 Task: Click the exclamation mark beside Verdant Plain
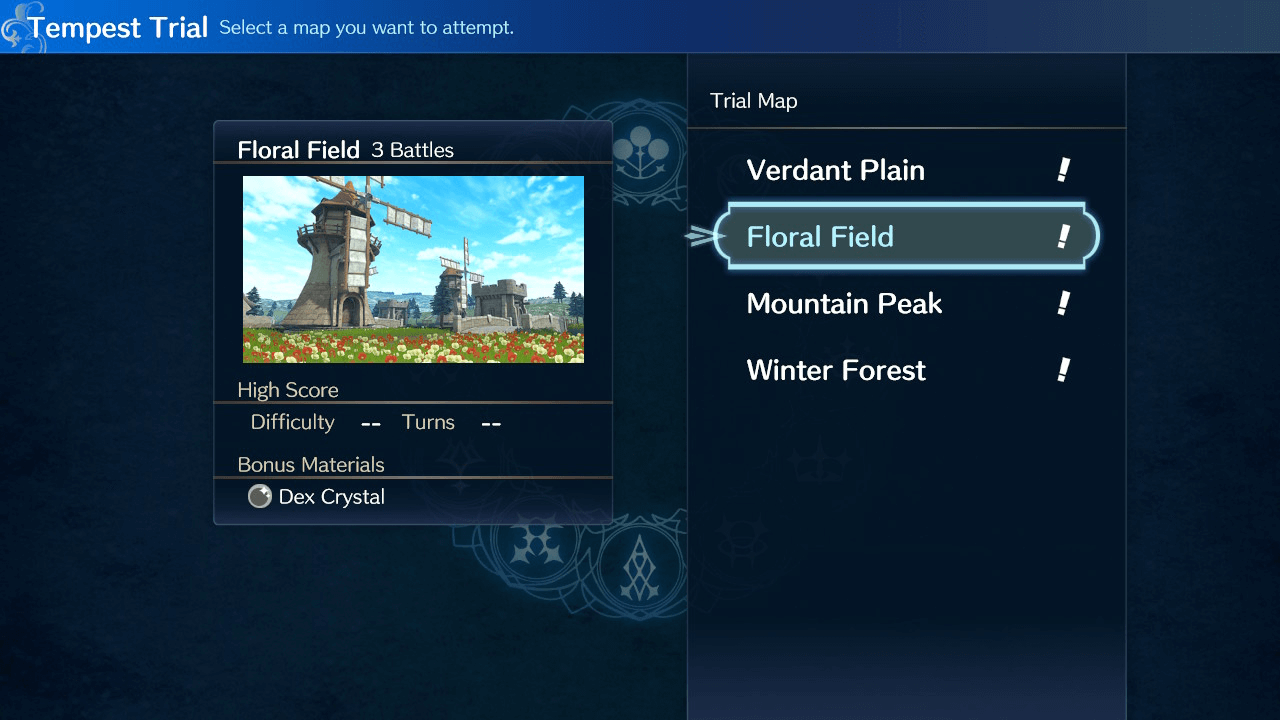pyautogui.click(x=1065, y=170)
